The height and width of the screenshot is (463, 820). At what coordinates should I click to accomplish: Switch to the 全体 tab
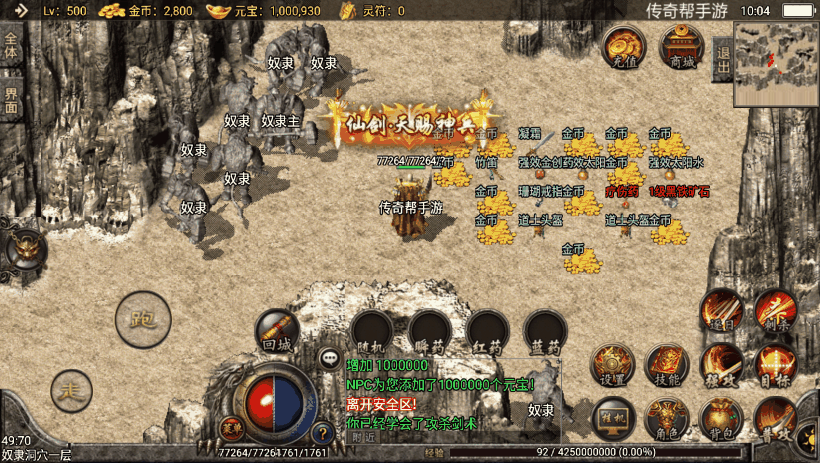(12, 46)
